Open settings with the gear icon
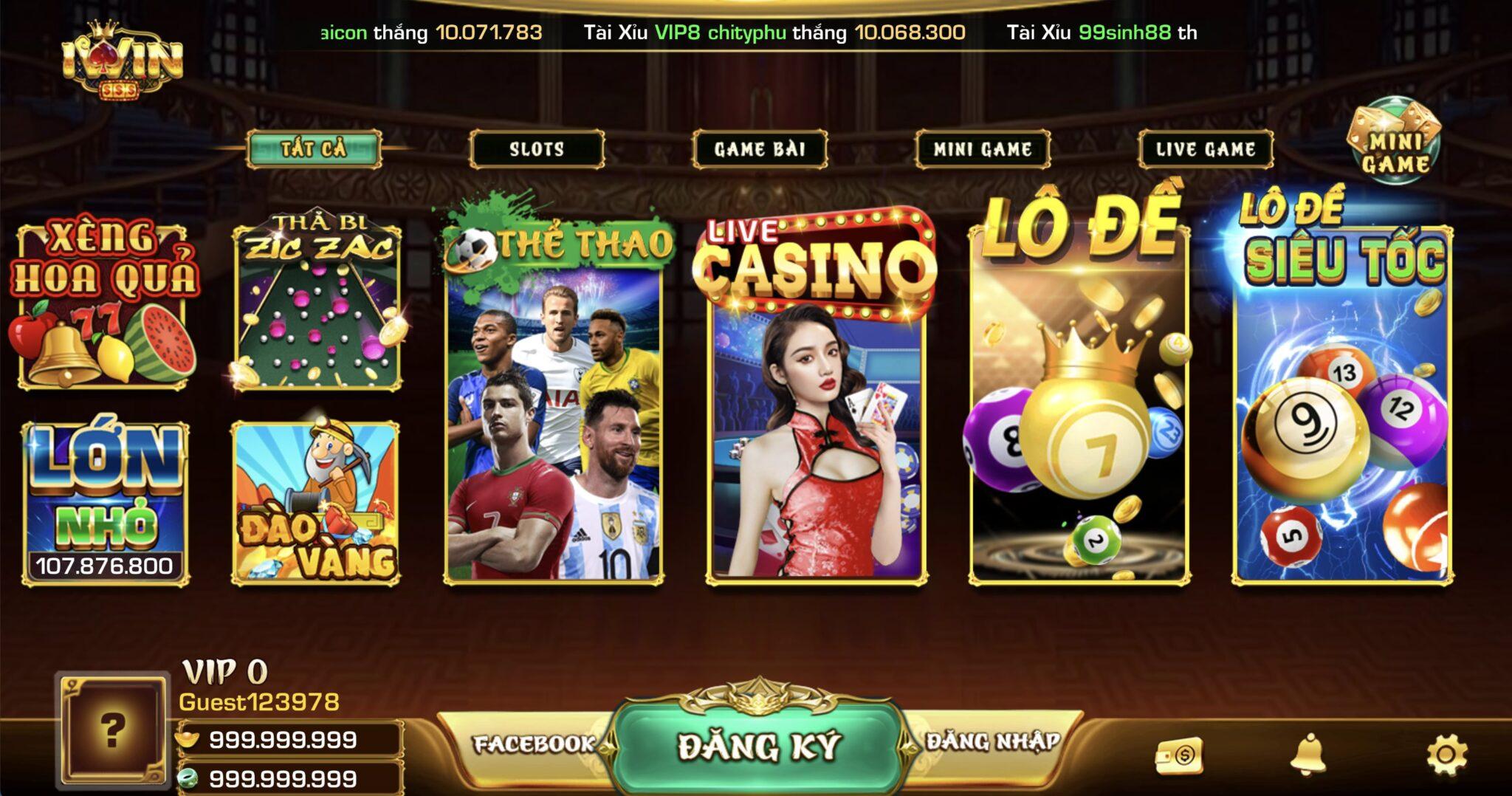 [x=1446, y=755]
